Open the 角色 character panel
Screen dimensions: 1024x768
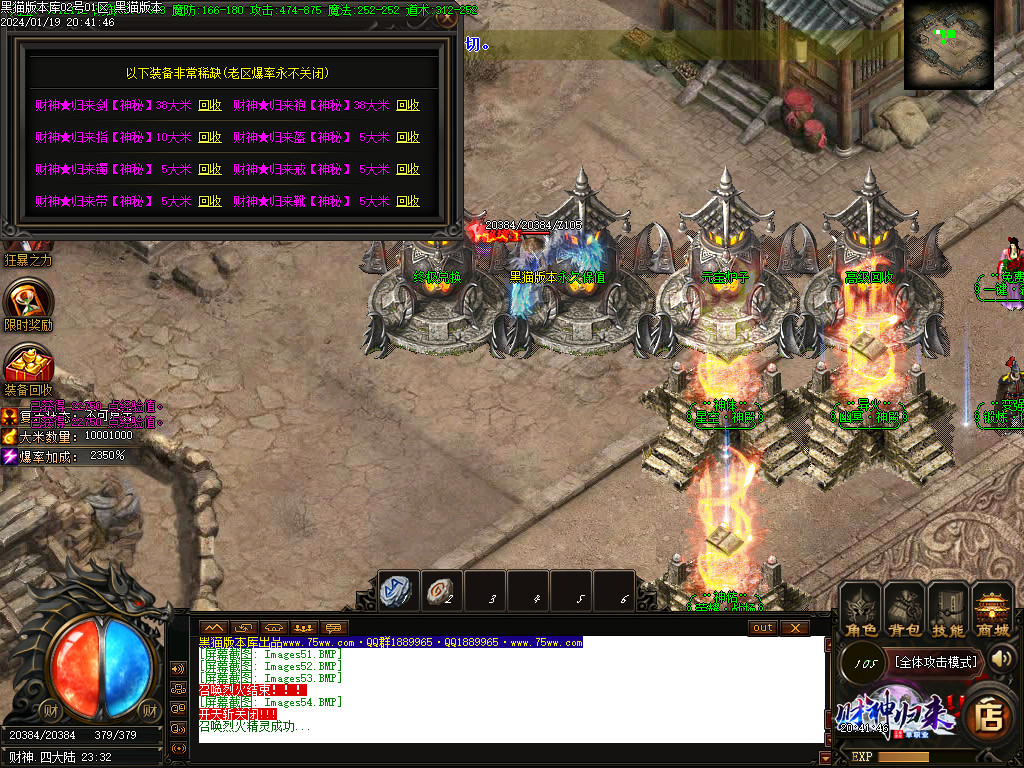(860, 610)
